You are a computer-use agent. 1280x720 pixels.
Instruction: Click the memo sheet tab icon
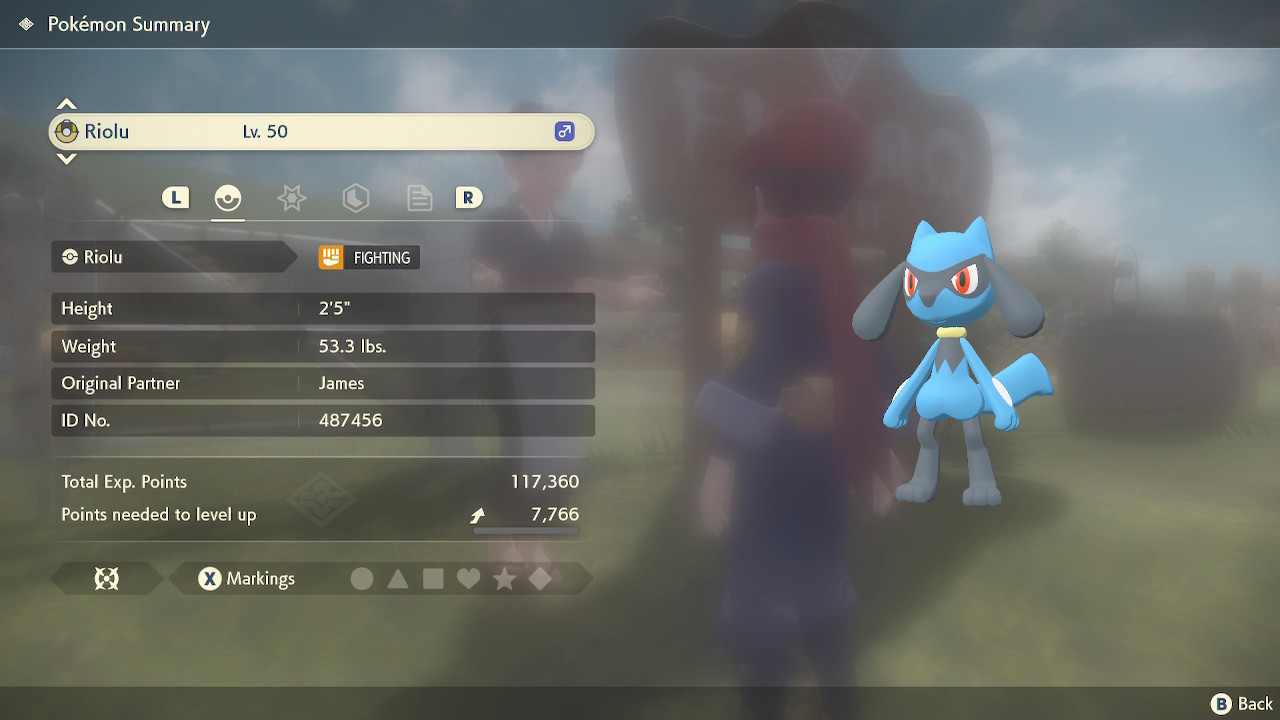point(419,198)
